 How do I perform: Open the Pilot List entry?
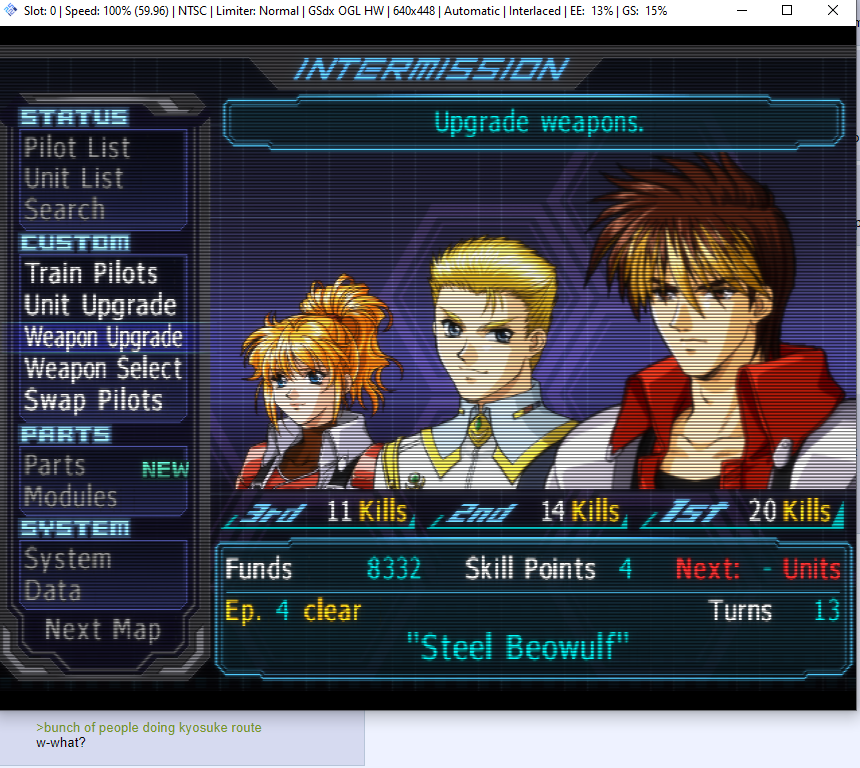tap(77, 148)
